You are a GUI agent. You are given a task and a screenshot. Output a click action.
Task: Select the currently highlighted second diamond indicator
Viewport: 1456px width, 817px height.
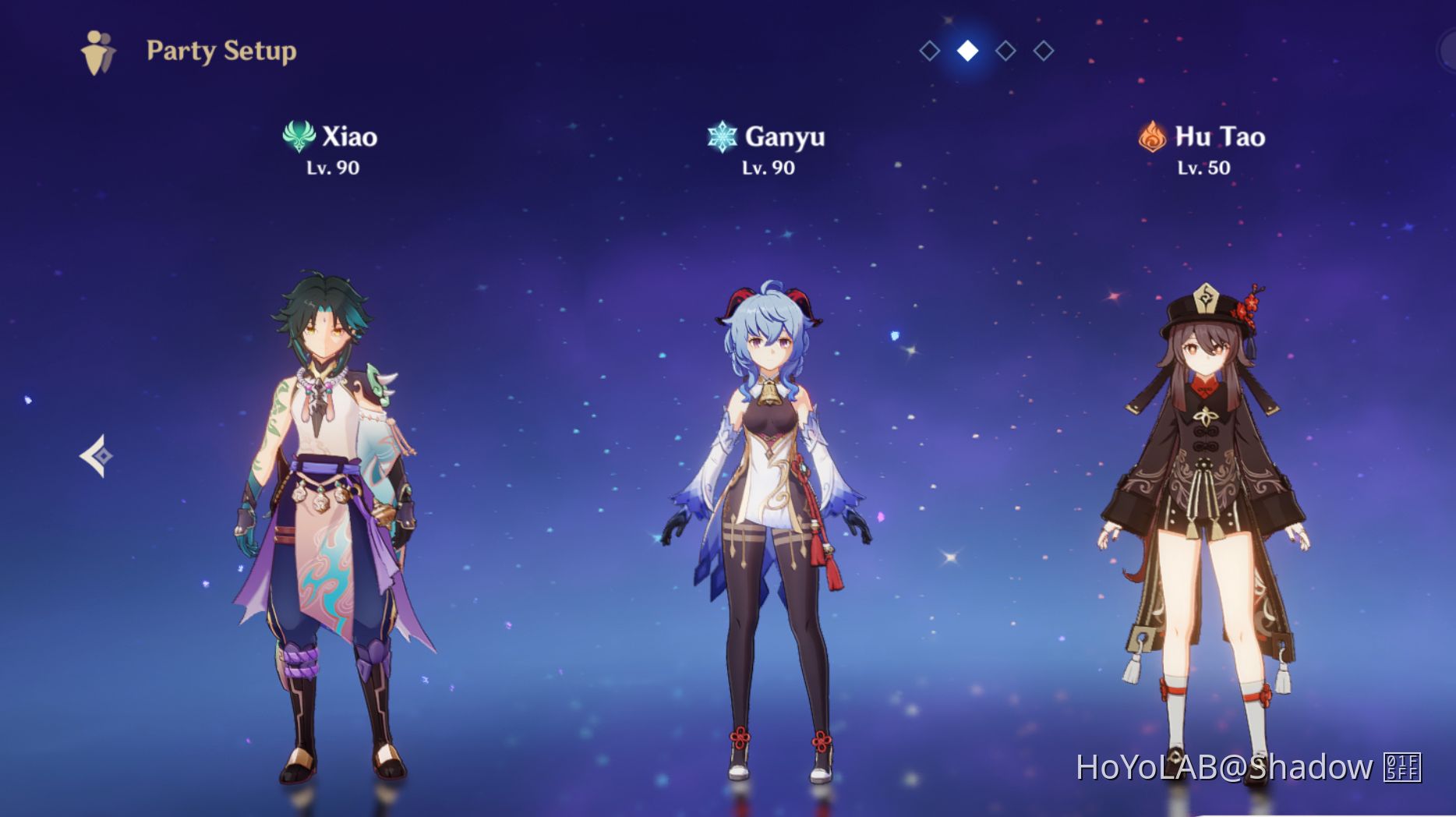(967, 51)
